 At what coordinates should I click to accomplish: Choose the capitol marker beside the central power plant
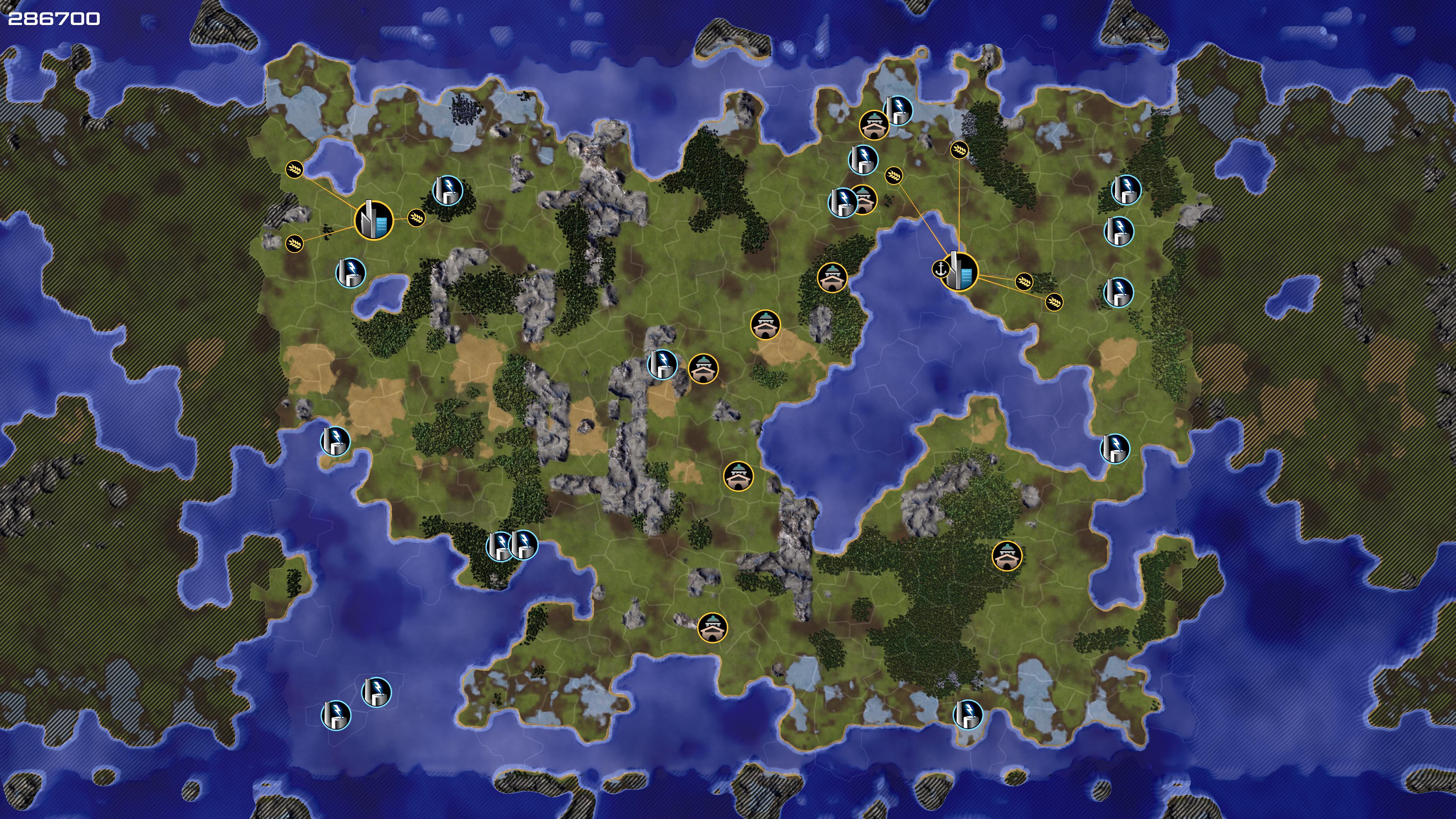tap(703, 369)
